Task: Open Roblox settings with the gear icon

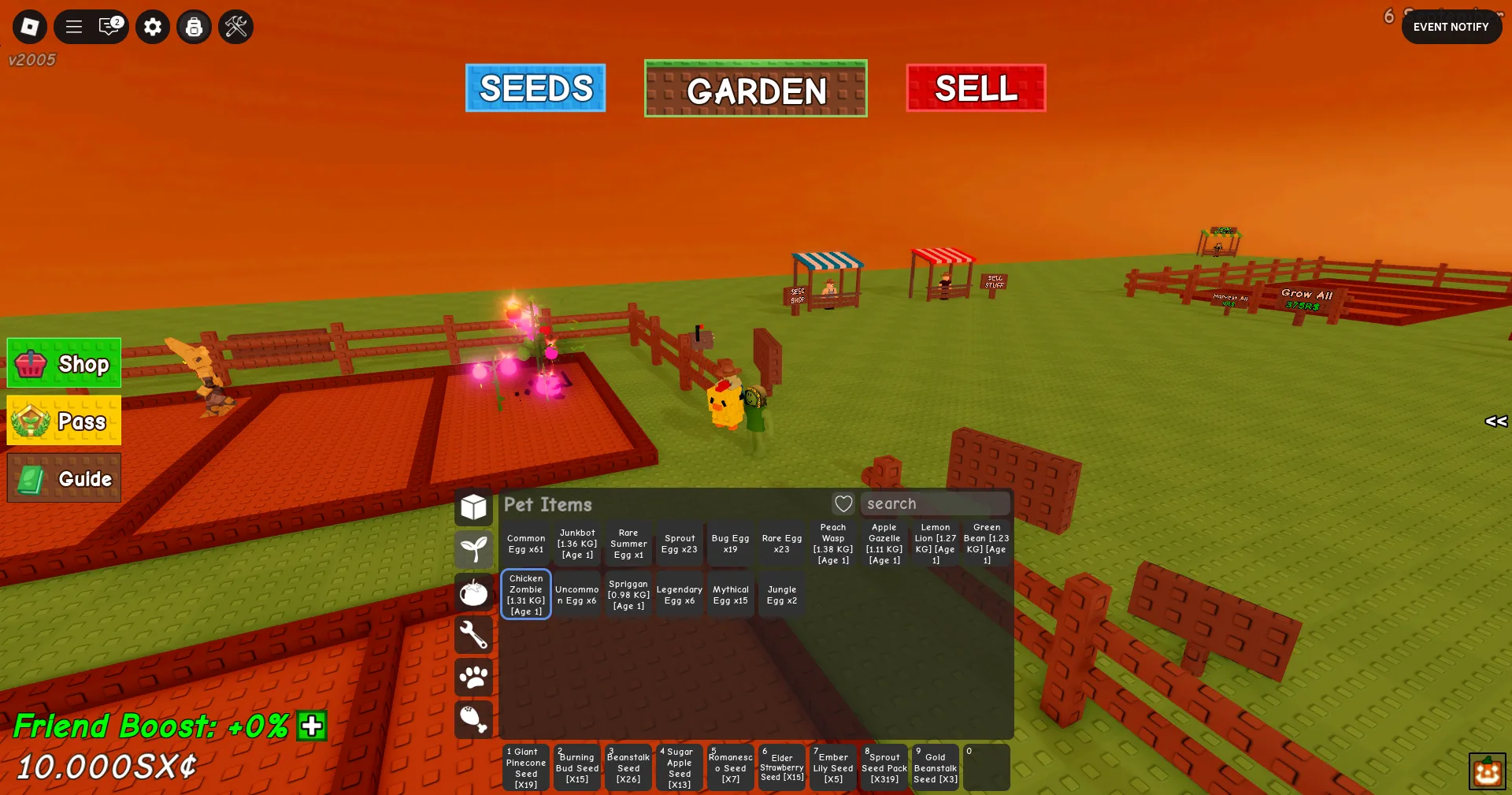Action: (x=153, y=26)
